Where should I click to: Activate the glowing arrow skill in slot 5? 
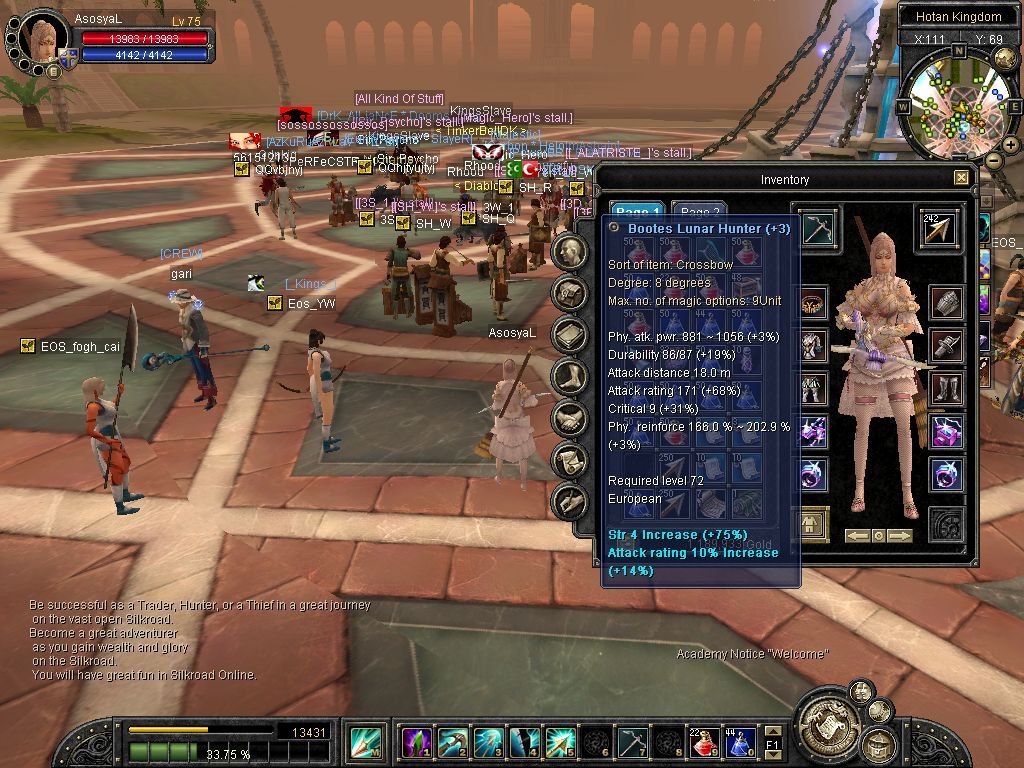tap(559, 743)
